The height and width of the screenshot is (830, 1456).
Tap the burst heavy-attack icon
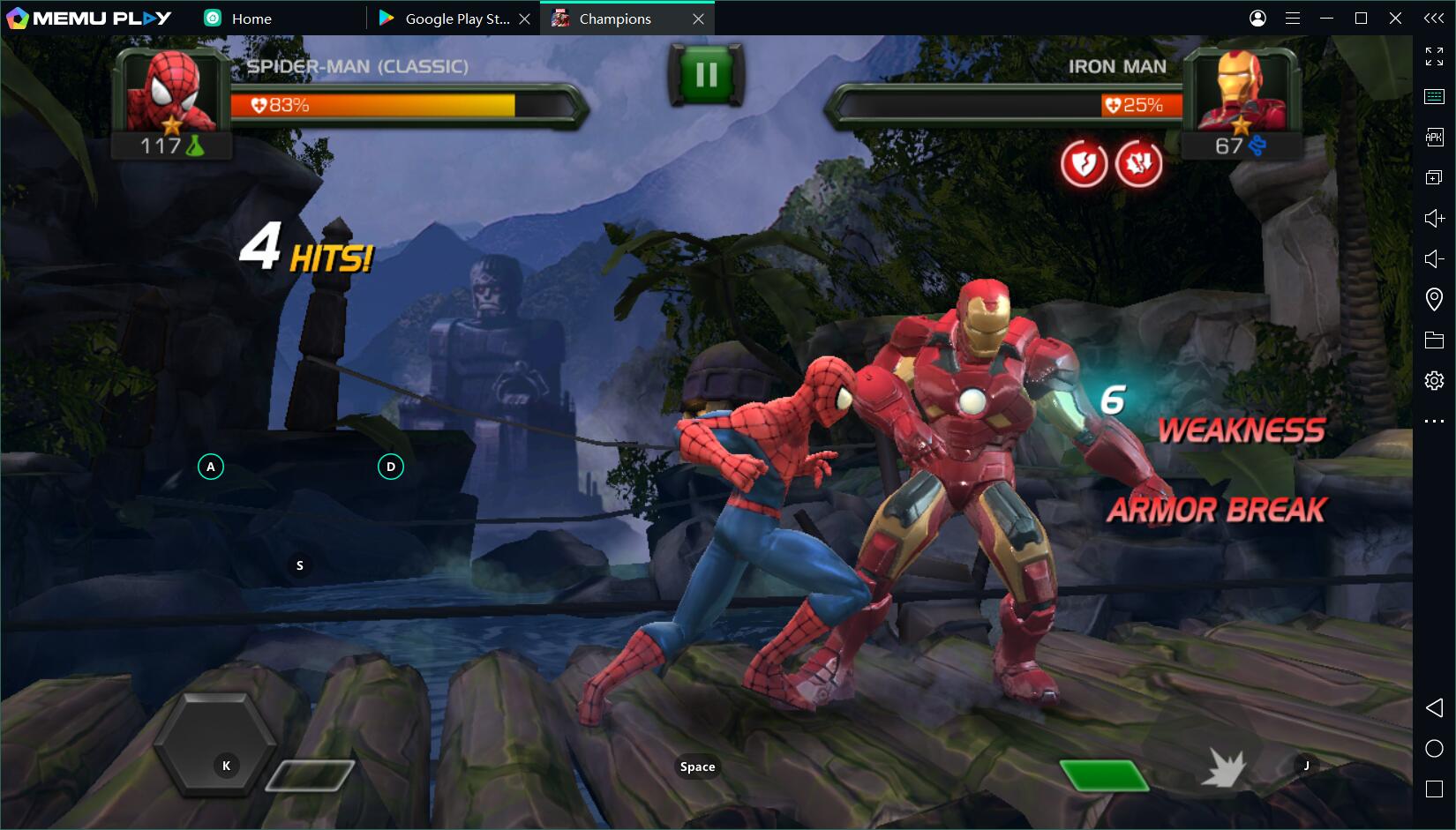1224,768
